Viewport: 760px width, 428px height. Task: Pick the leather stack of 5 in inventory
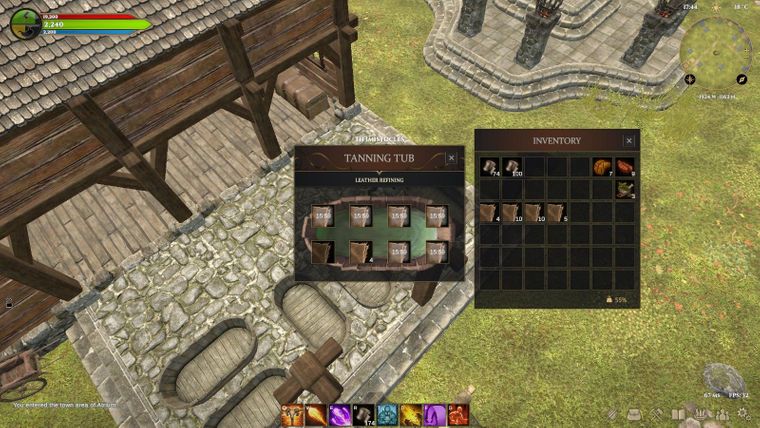pos(557,212)
